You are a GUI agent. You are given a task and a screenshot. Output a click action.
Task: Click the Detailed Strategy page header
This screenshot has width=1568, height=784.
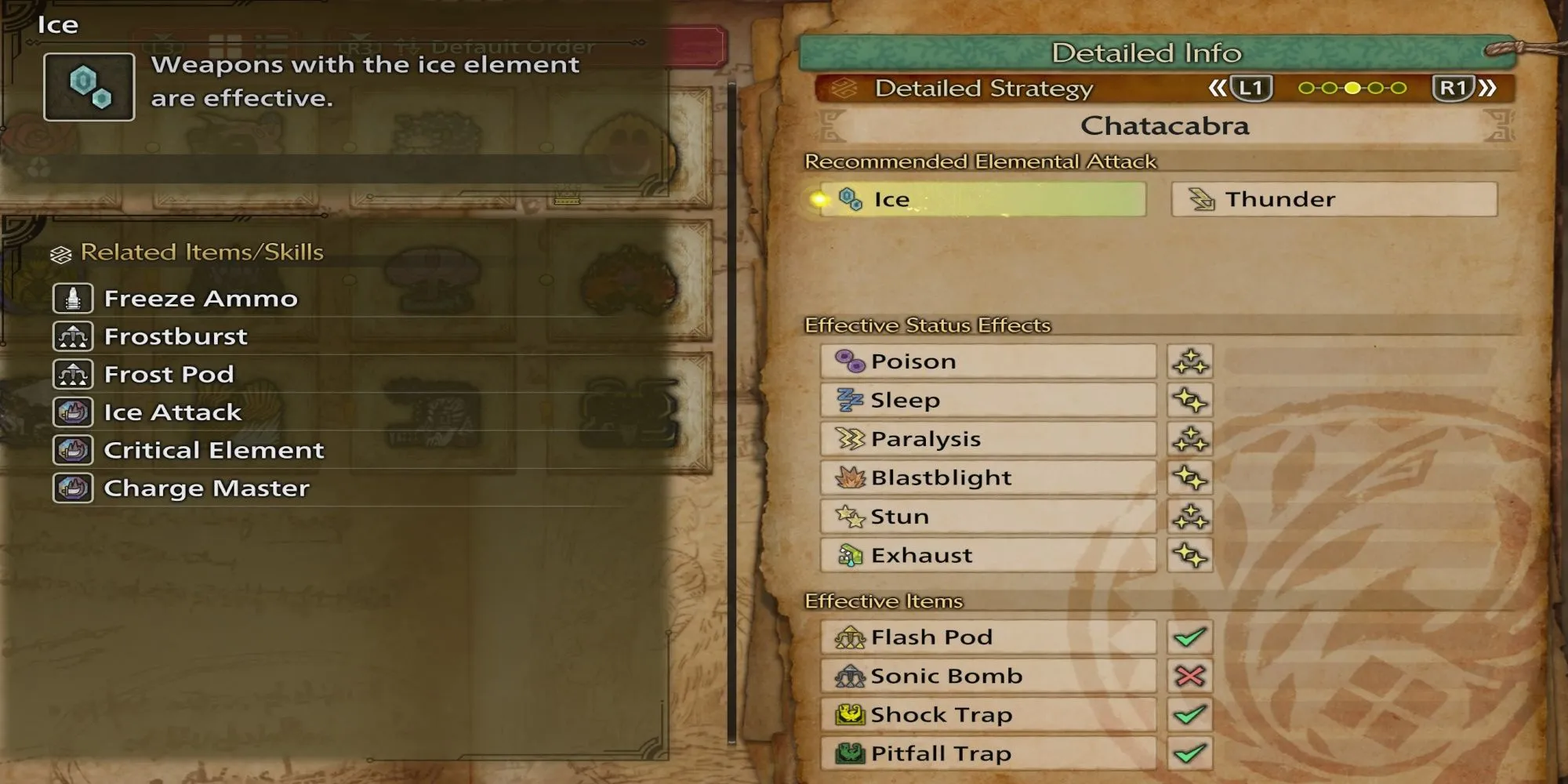pos(983,89)
